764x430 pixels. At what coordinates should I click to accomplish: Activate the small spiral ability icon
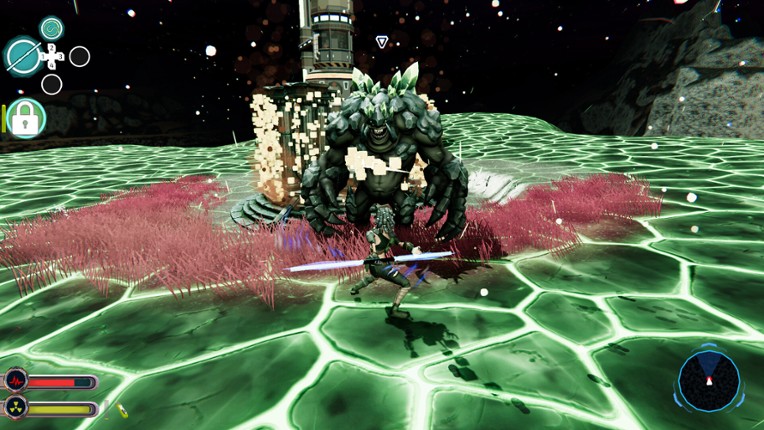[51, 28]
